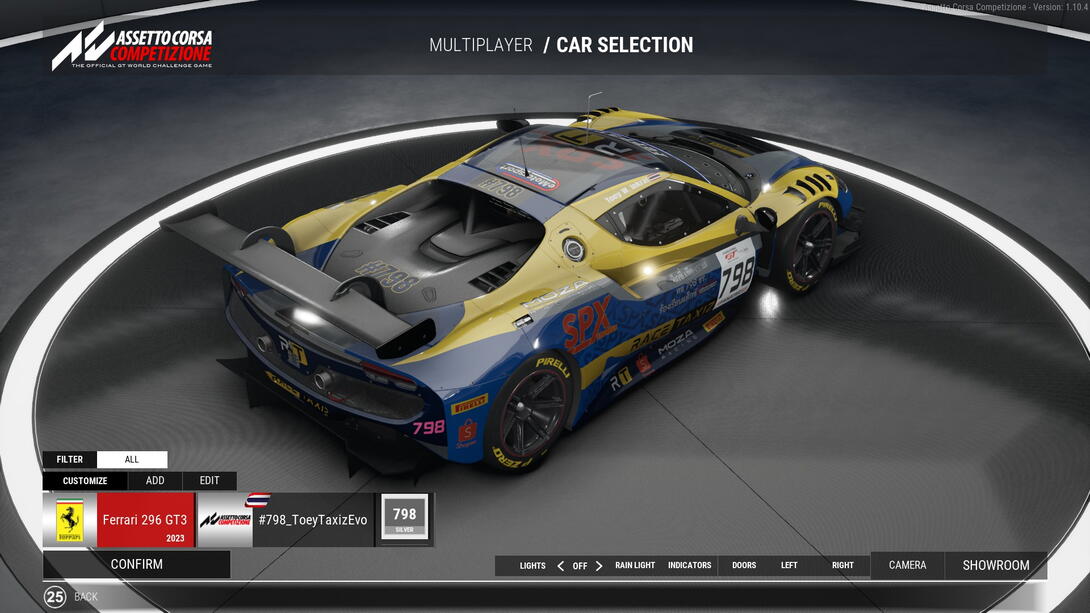The height and width of the screenshot is (613, 1090).
Task: Toggle the Doors button
Action: (x=744, y=566)
